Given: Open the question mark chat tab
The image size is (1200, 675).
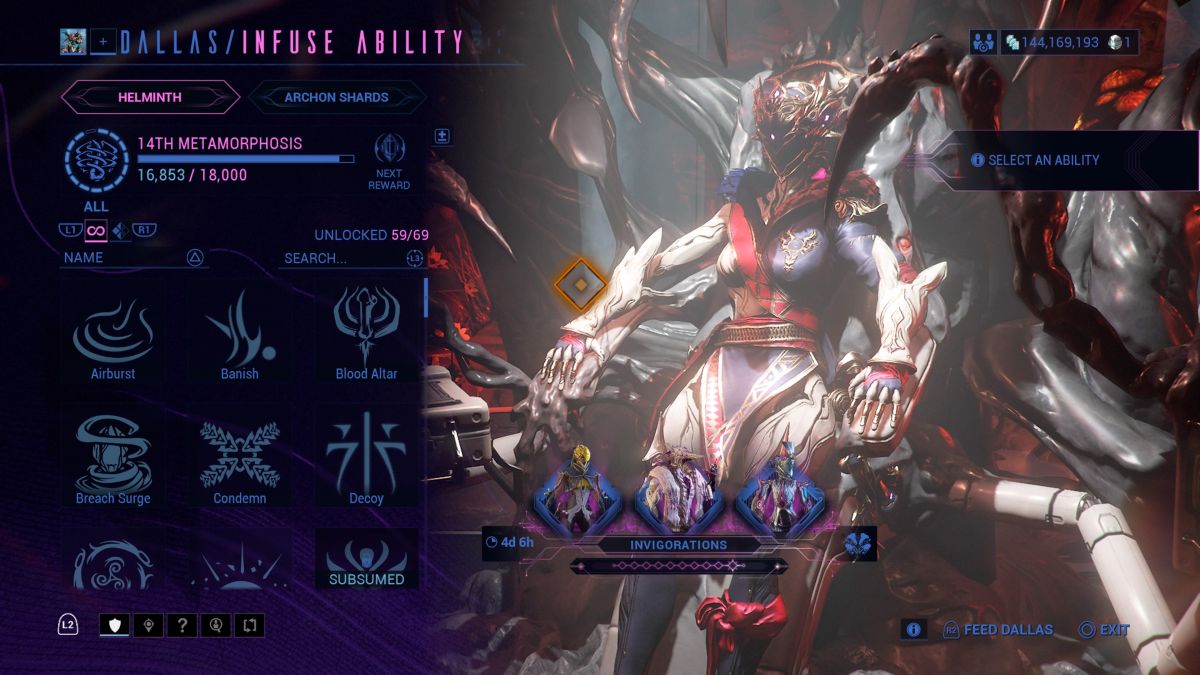Looking at the screenshot, I should [181, 626].
